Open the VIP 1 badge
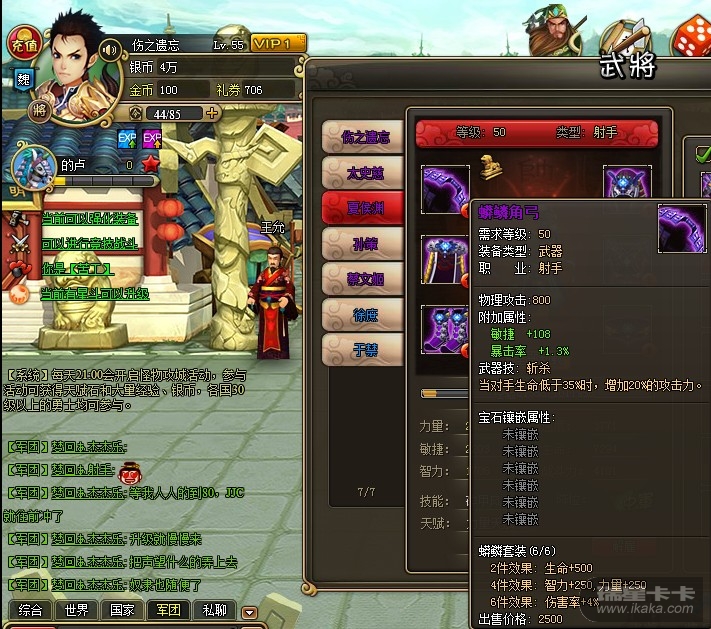Viewport: 711px width, 629px height. [277, 44]
